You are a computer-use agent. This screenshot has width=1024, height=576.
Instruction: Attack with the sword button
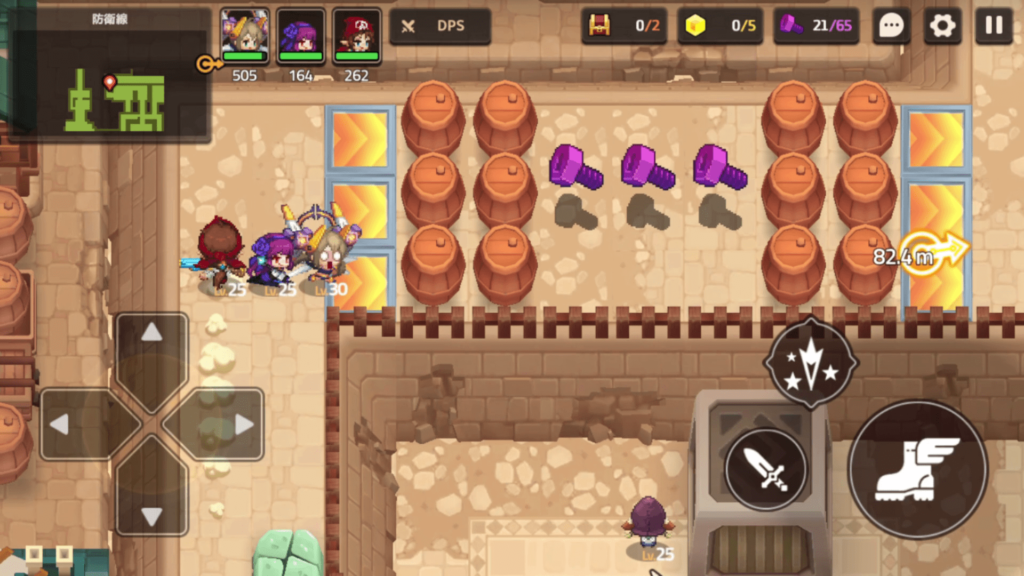pyautogui.click(x=766, y=469)
